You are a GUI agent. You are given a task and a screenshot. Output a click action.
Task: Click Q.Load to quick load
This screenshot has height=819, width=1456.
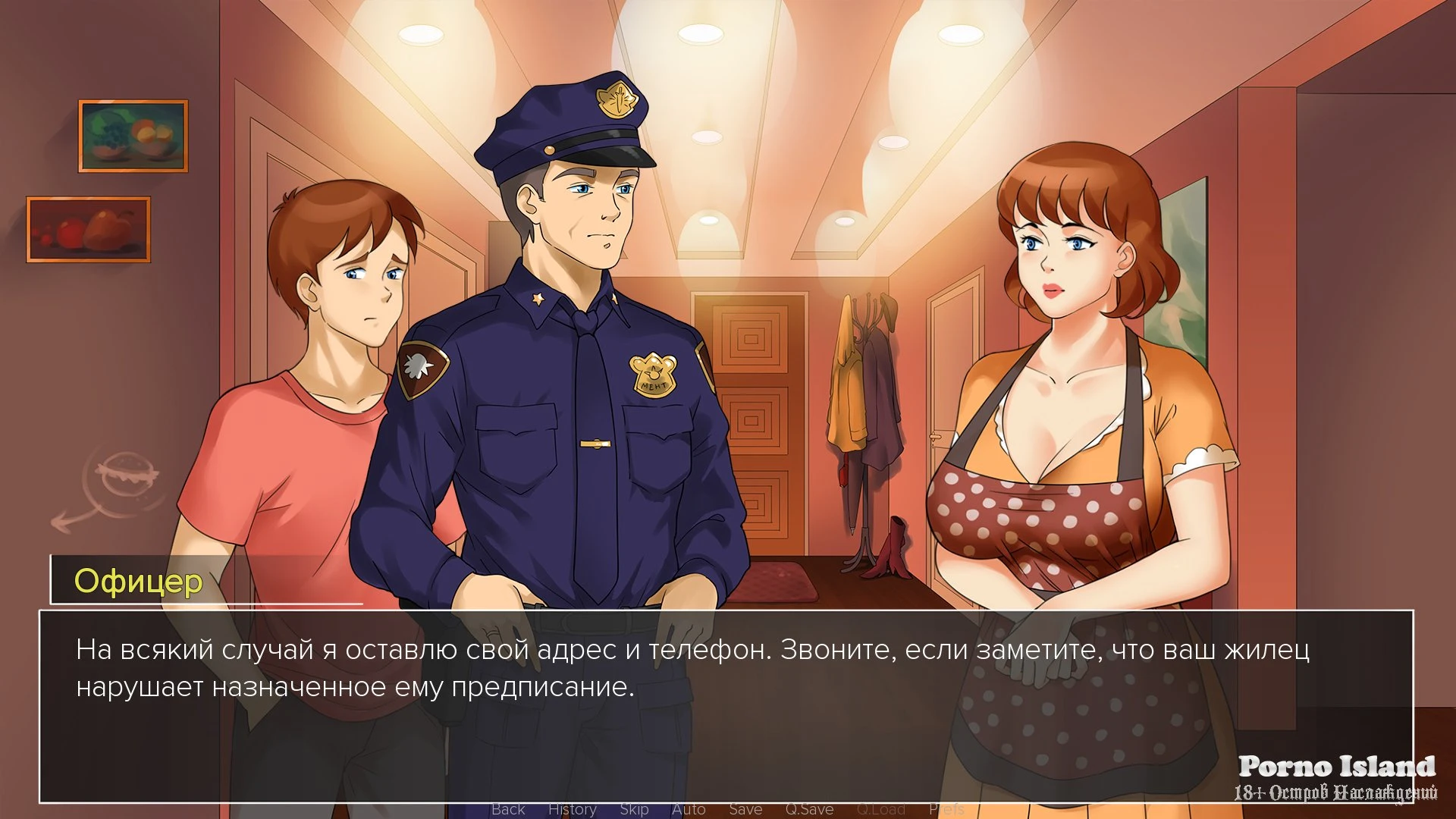880,809
